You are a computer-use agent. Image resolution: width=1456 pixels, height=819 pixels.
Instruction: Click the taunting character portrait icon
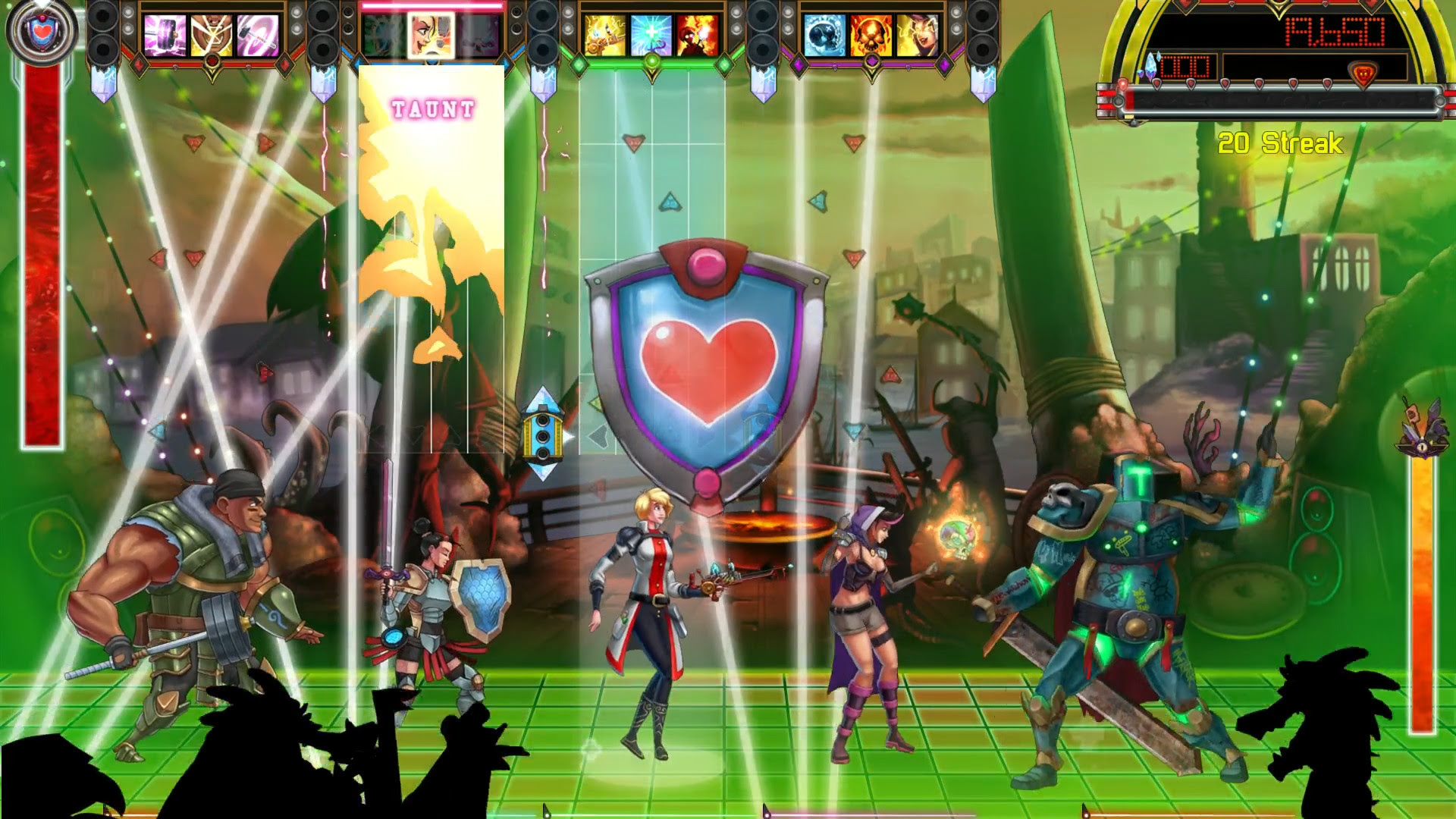[x=422, y=34]
